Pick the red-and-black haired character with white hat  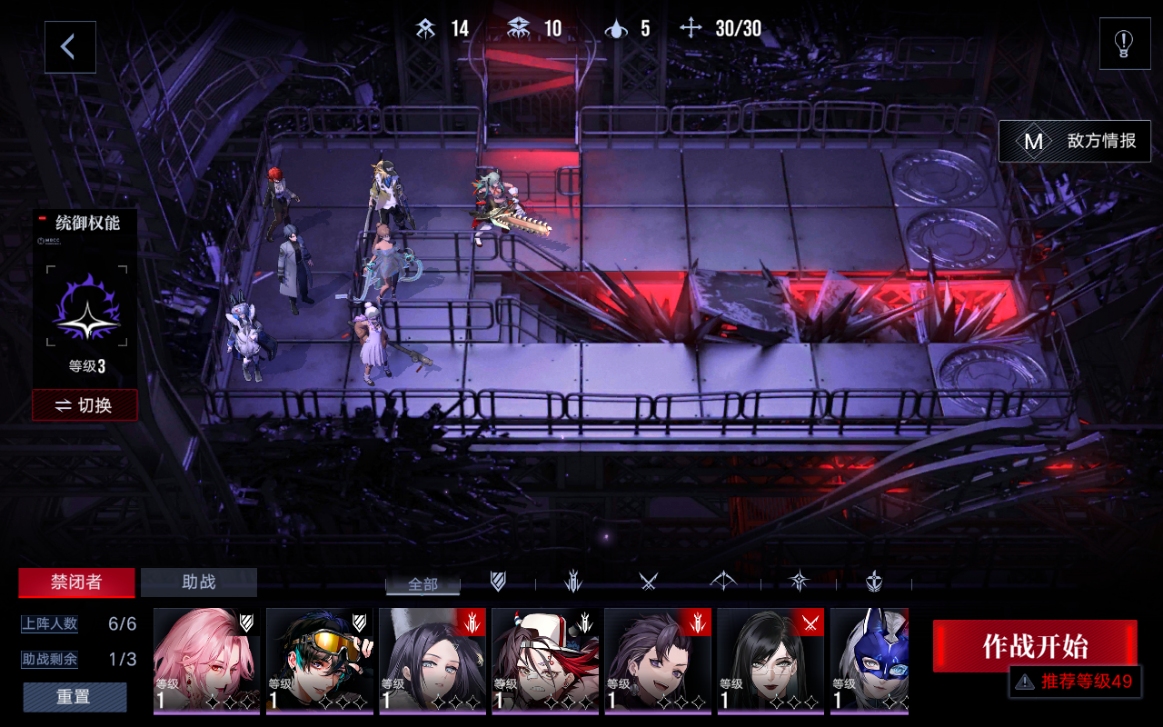(x=545, y=660)
